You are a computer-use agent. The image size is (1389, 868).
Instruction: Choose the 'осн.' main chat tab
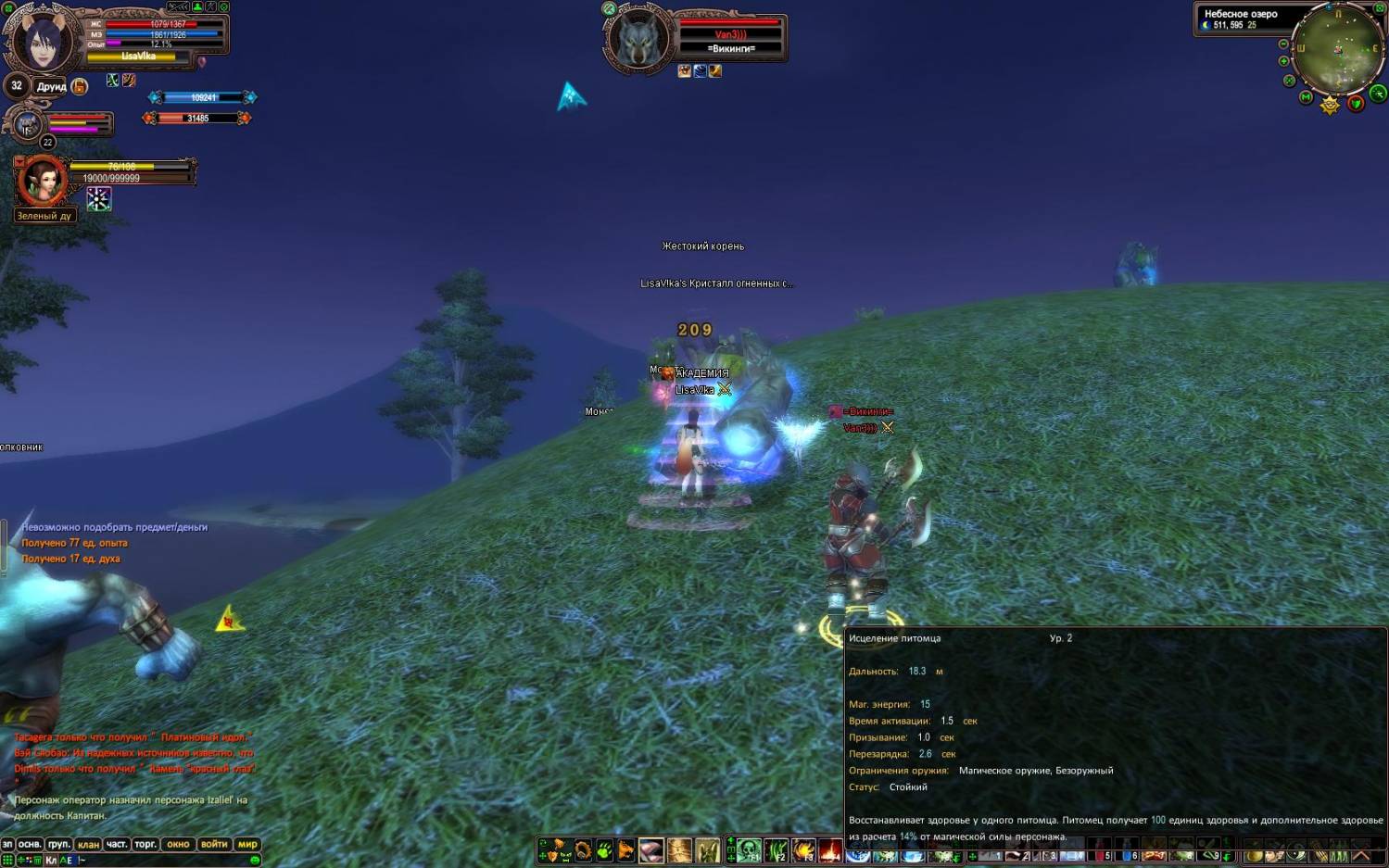pos(30,844)
